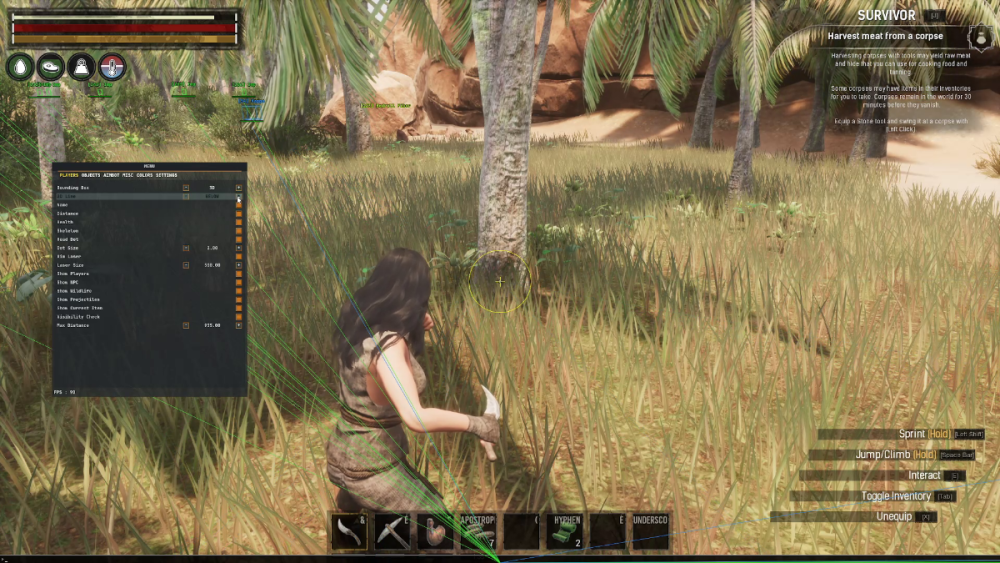Click the weight encumbrance status icon
Screen dimensions: 1000x563
pyautogui.click(x=82, y=67)
